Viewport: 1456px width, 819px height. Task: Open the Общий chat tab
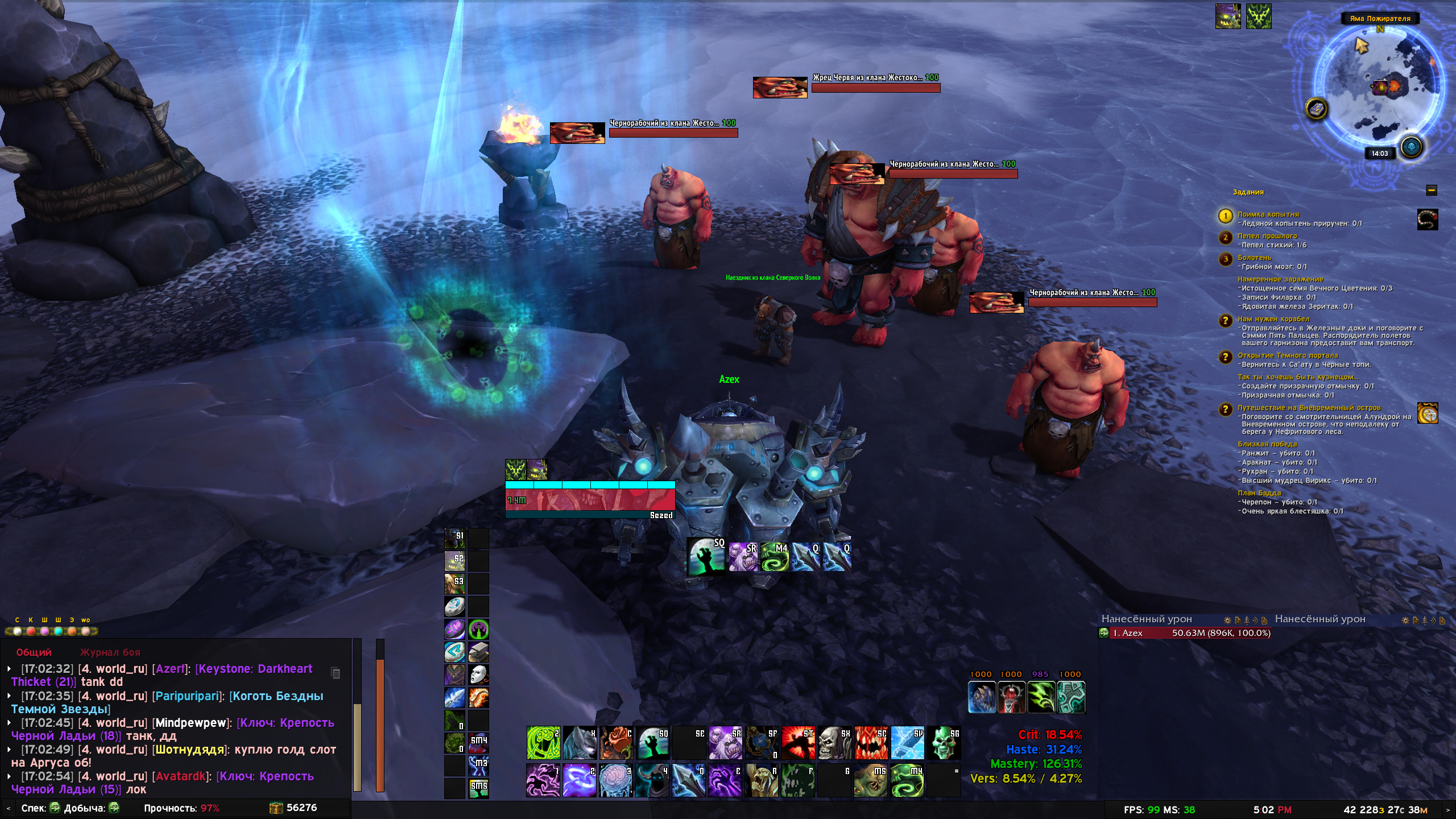[x=34, y=652]
